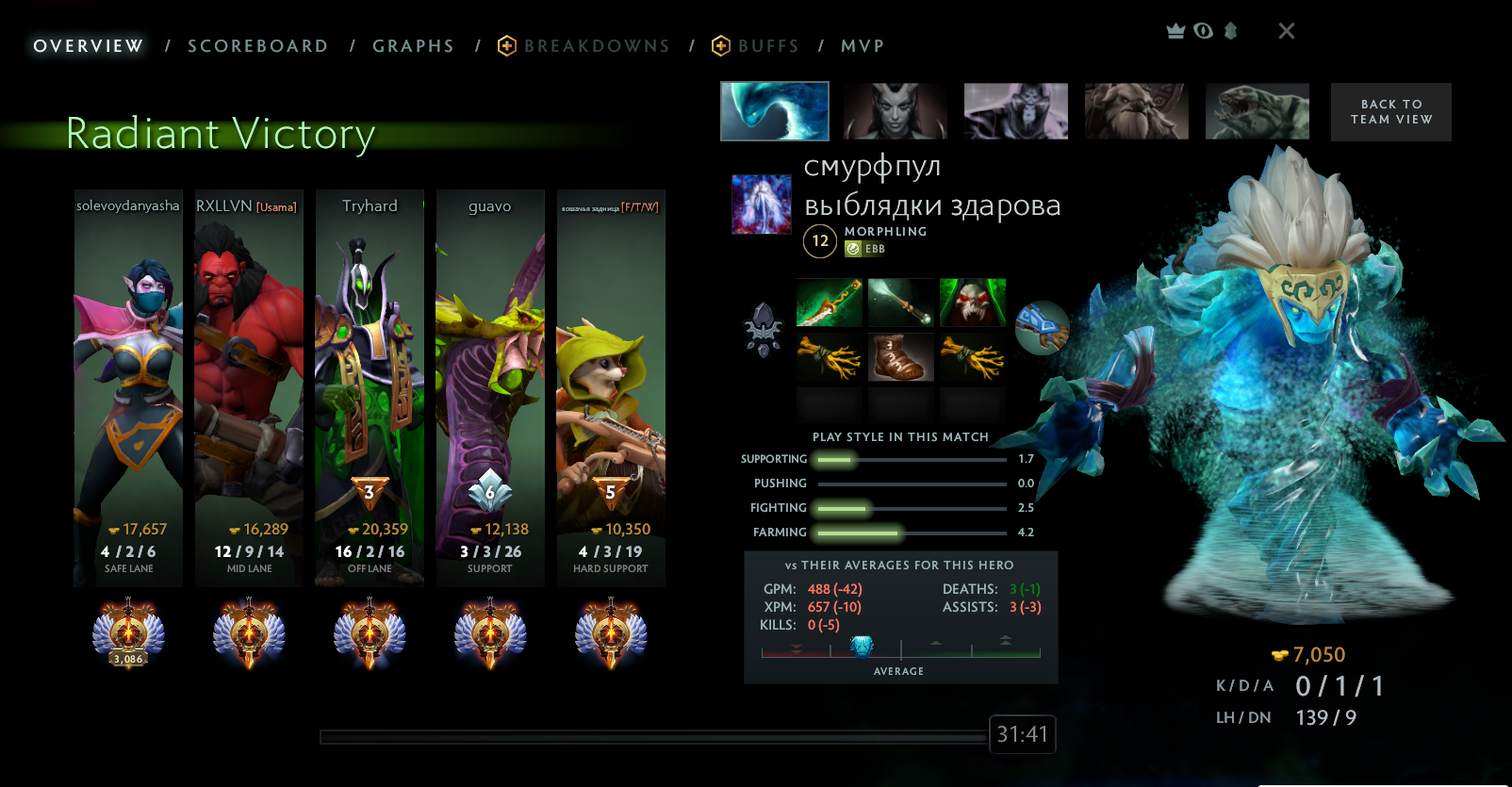Click the player's avatar picture
The height and width of the screenshot is (787, 1512).
[x=762, y=205]
